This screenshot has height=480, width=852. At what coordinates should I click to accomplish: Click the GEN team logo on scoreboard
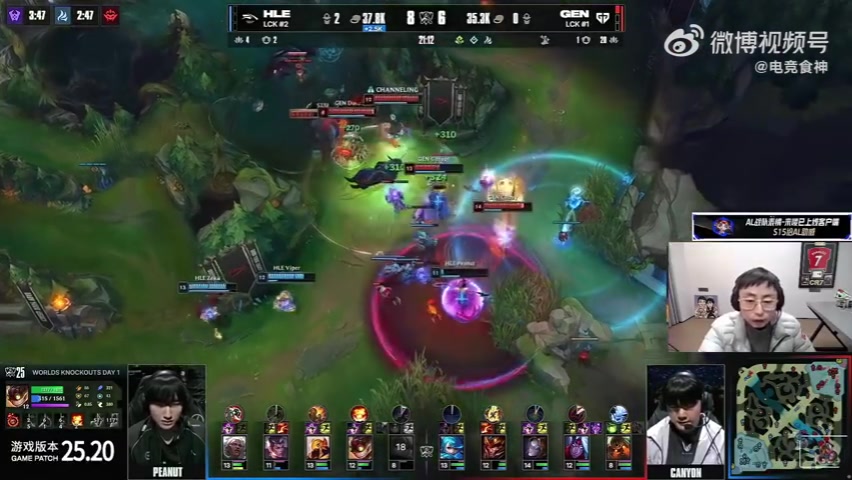pyautogui.click(x=605, y=16)
